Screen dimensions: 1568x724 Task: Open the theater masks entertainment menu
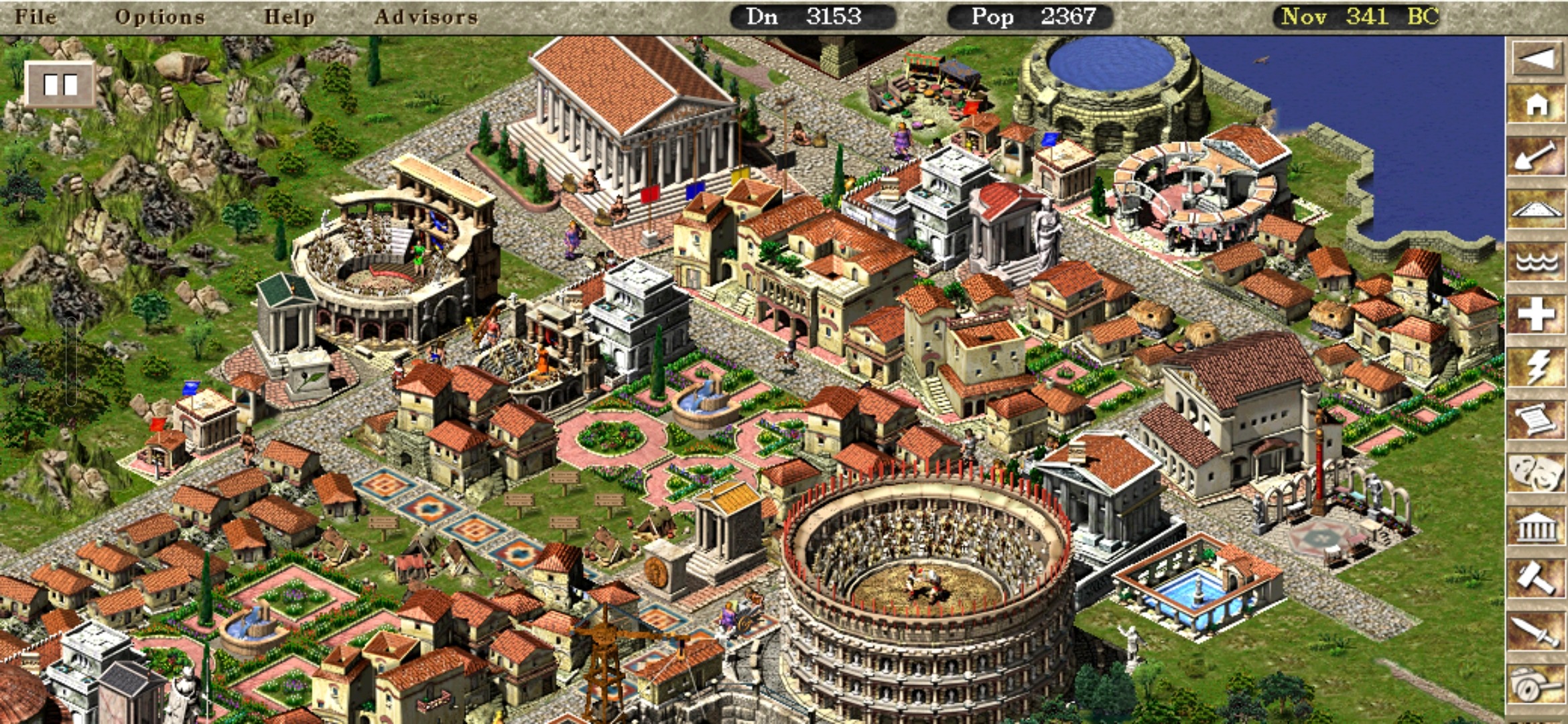(1537, 473)
